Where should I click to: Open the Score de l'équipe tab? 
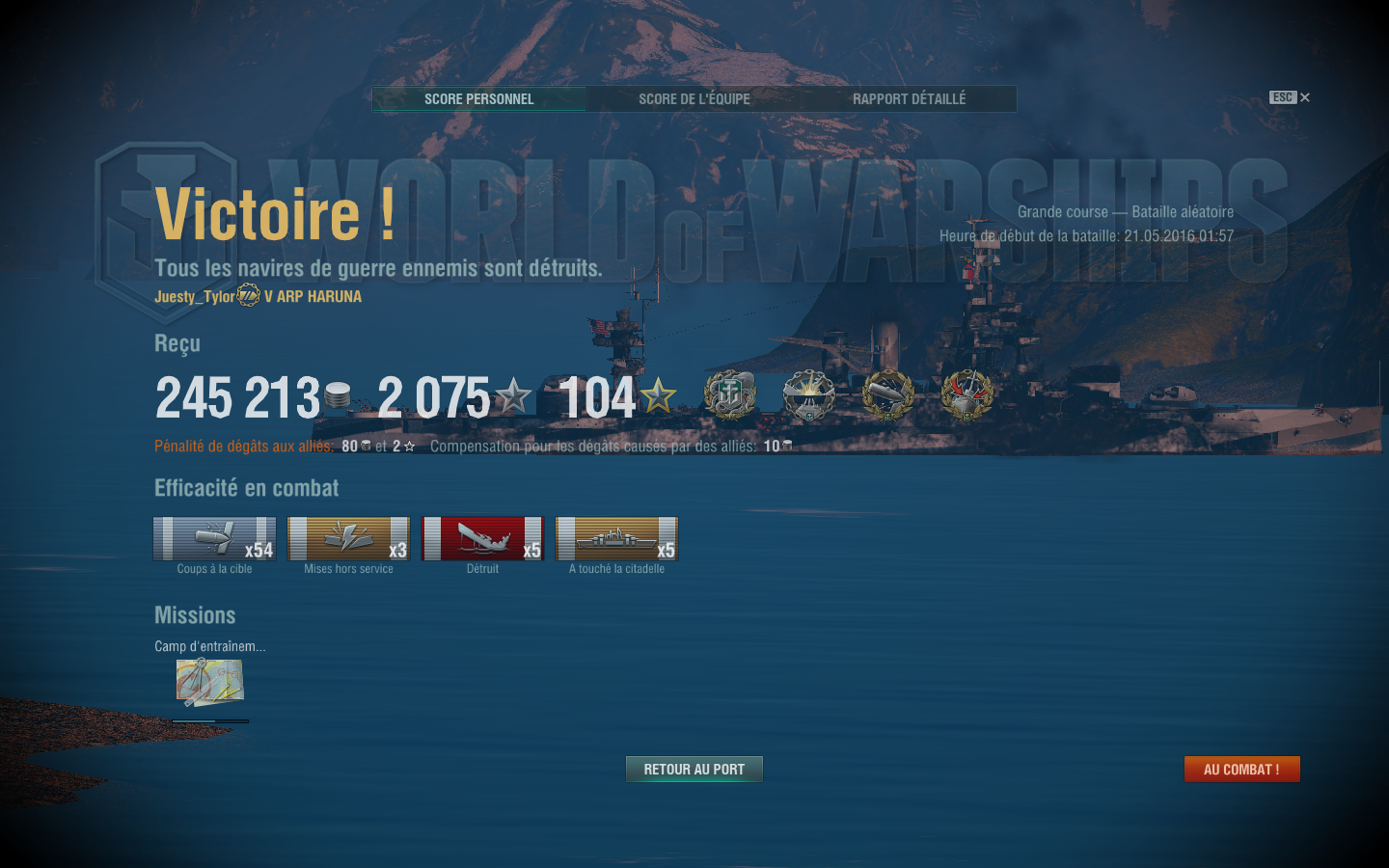click(x=694, y=98)
